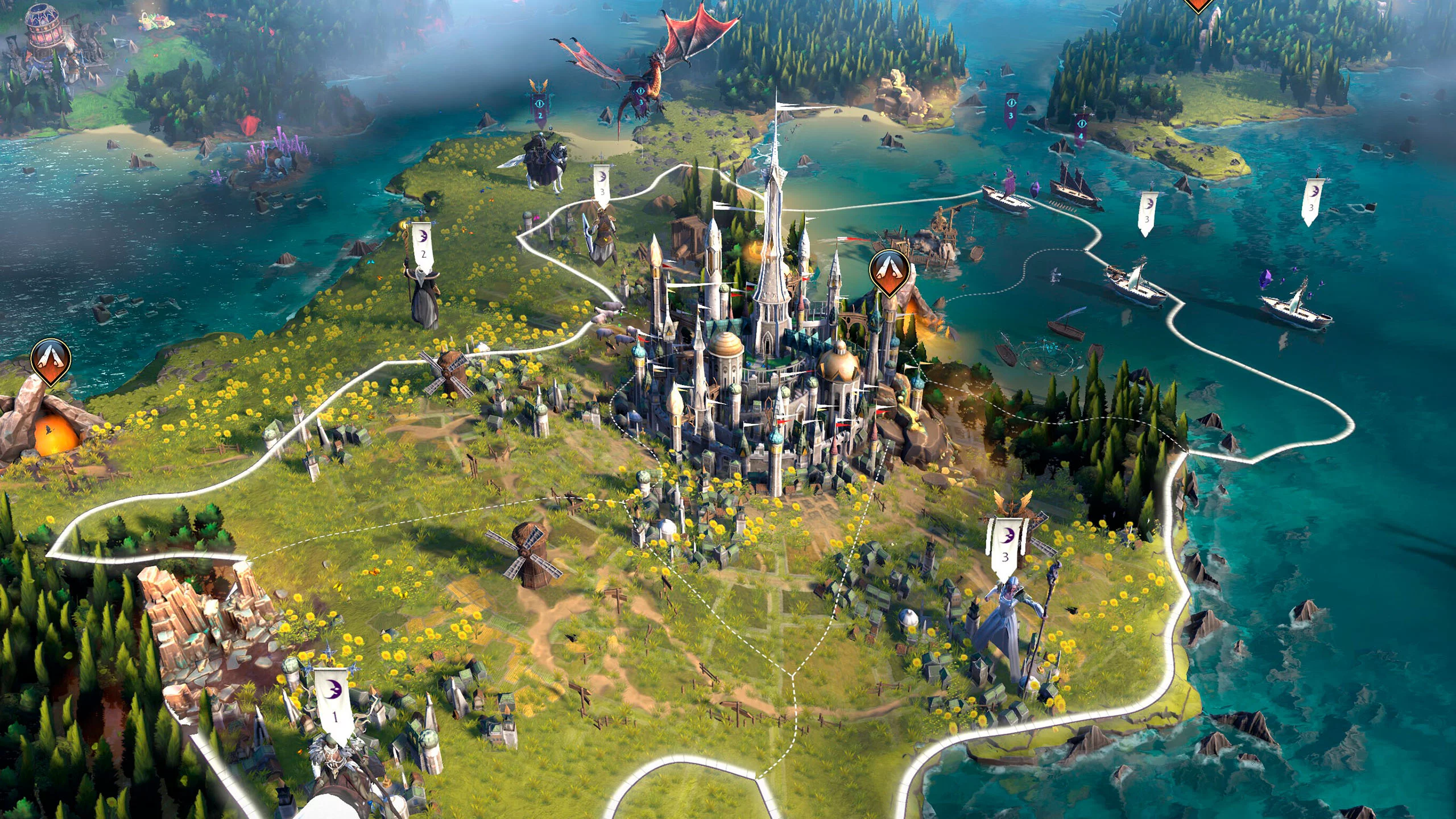Select the white moon banner numbered 2
Viewport: 1456px width, 819px height.
[423, 245]
